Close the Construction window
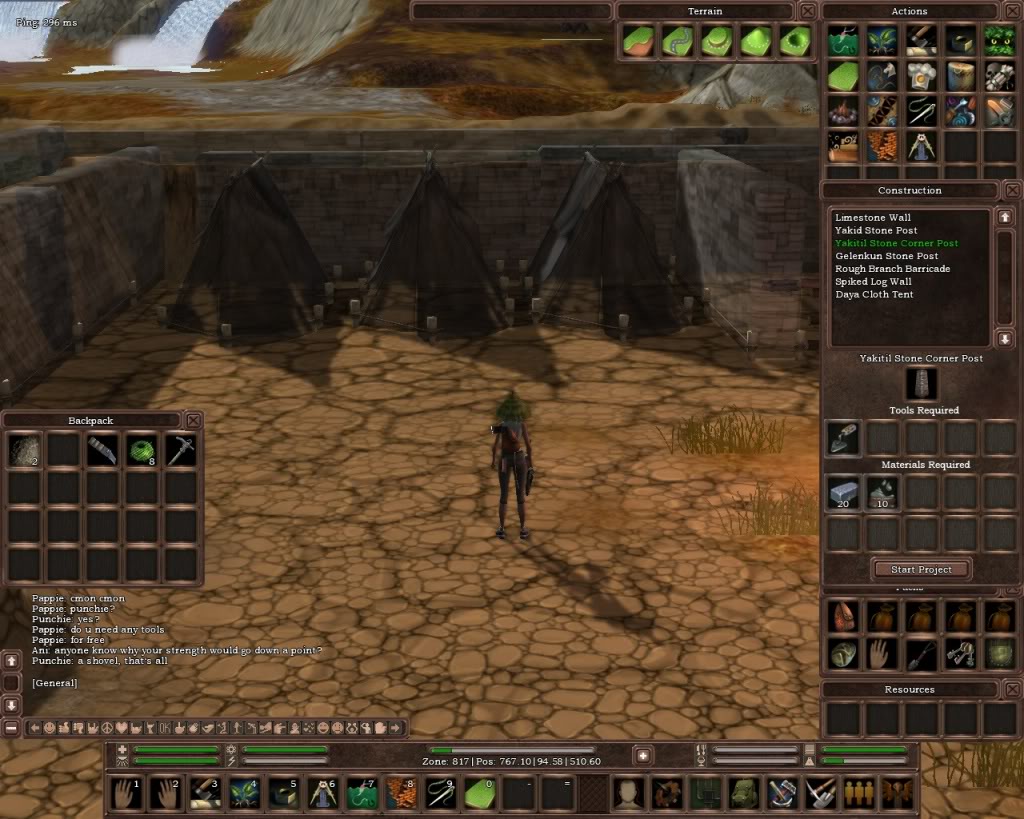1024x819 pixels. pos(1013,190)
